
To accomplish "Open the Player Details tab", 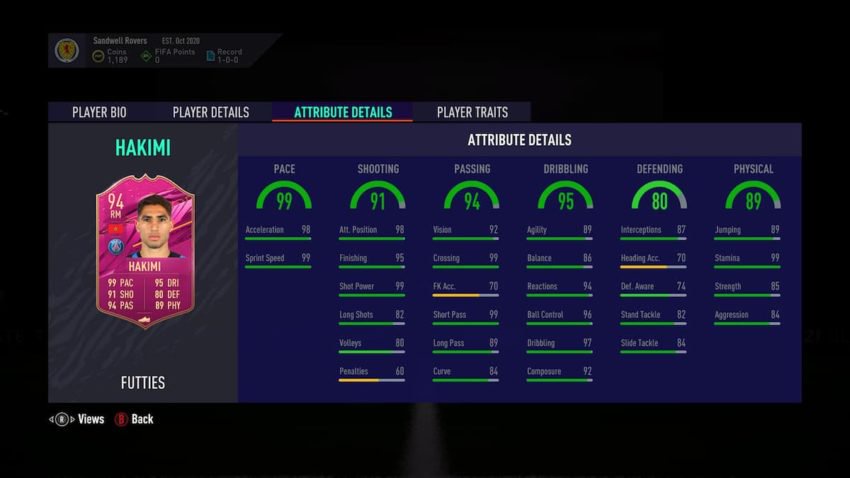I will 210,112.
